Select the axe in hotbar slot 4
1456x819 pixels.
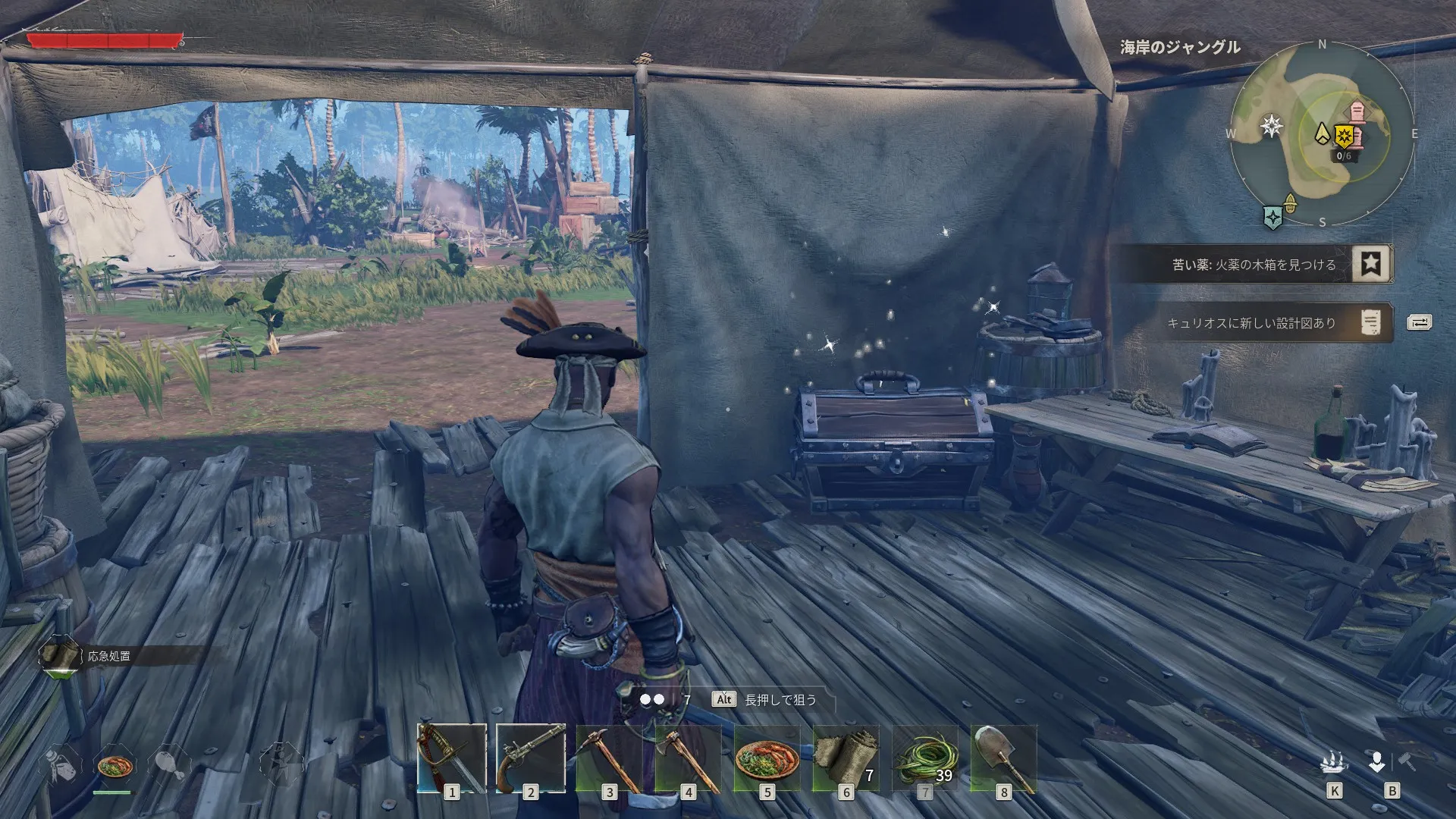[688, 758]
